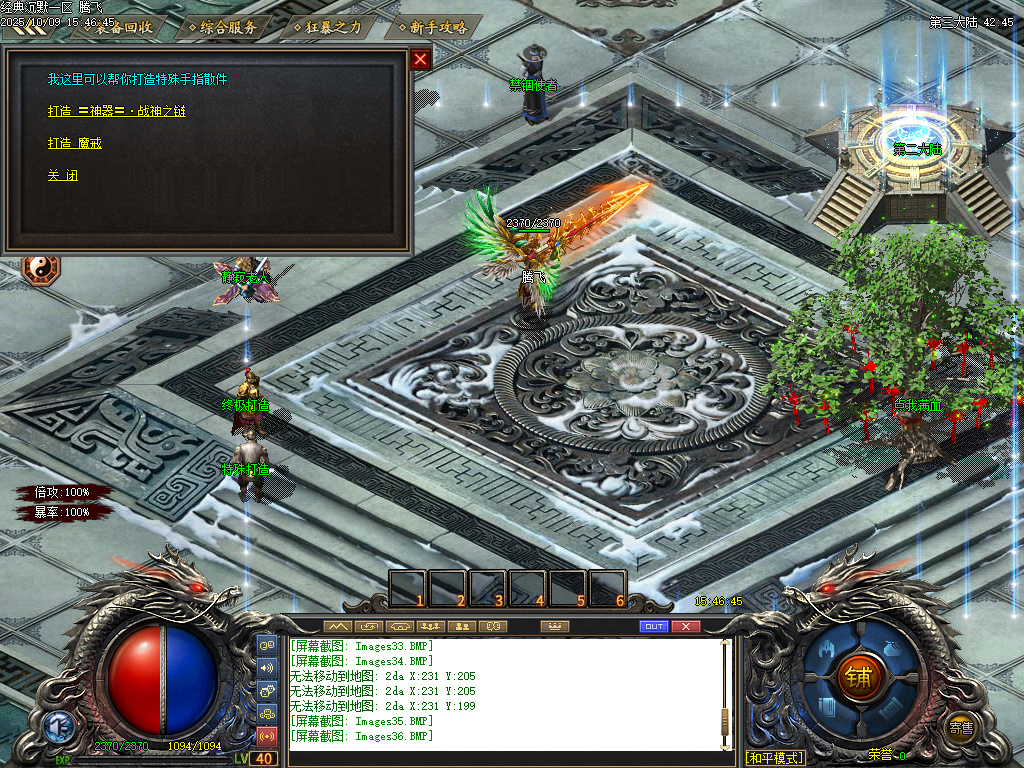Select the 打造 魔戒 dialogue option
Screen dimensions: 1024x768
74,143
